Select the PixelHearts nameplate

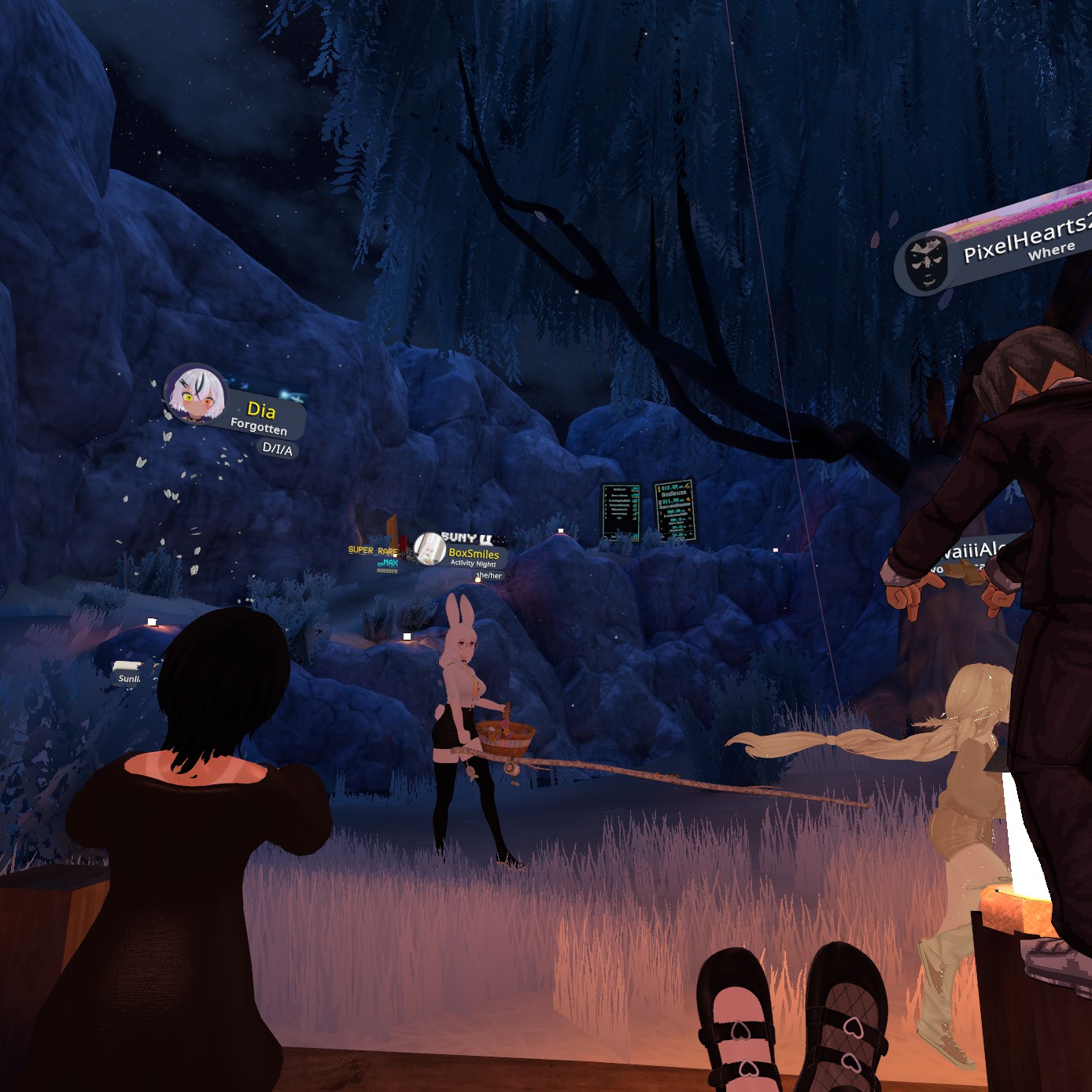pos(1023,238)
